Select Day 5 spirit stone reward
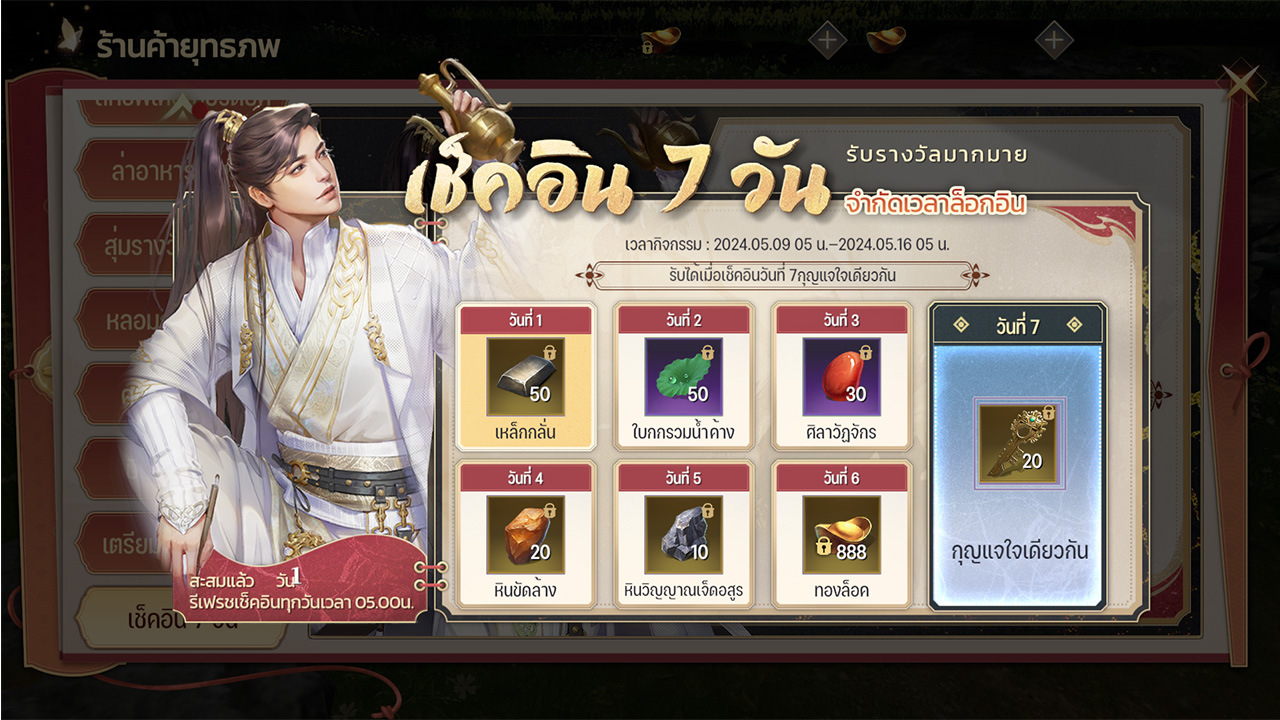Screen dimensions: 1280x720 point(683,534)
